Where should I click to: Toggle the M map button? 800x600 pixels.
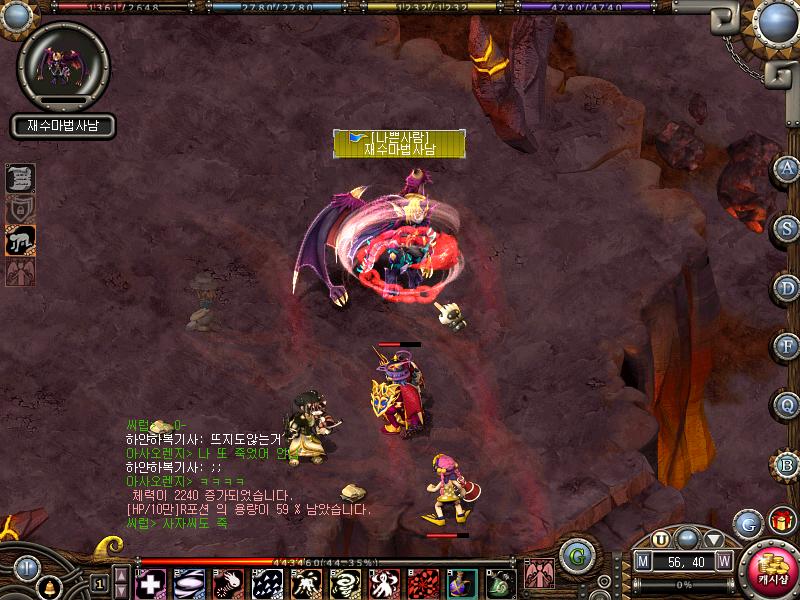644,561
